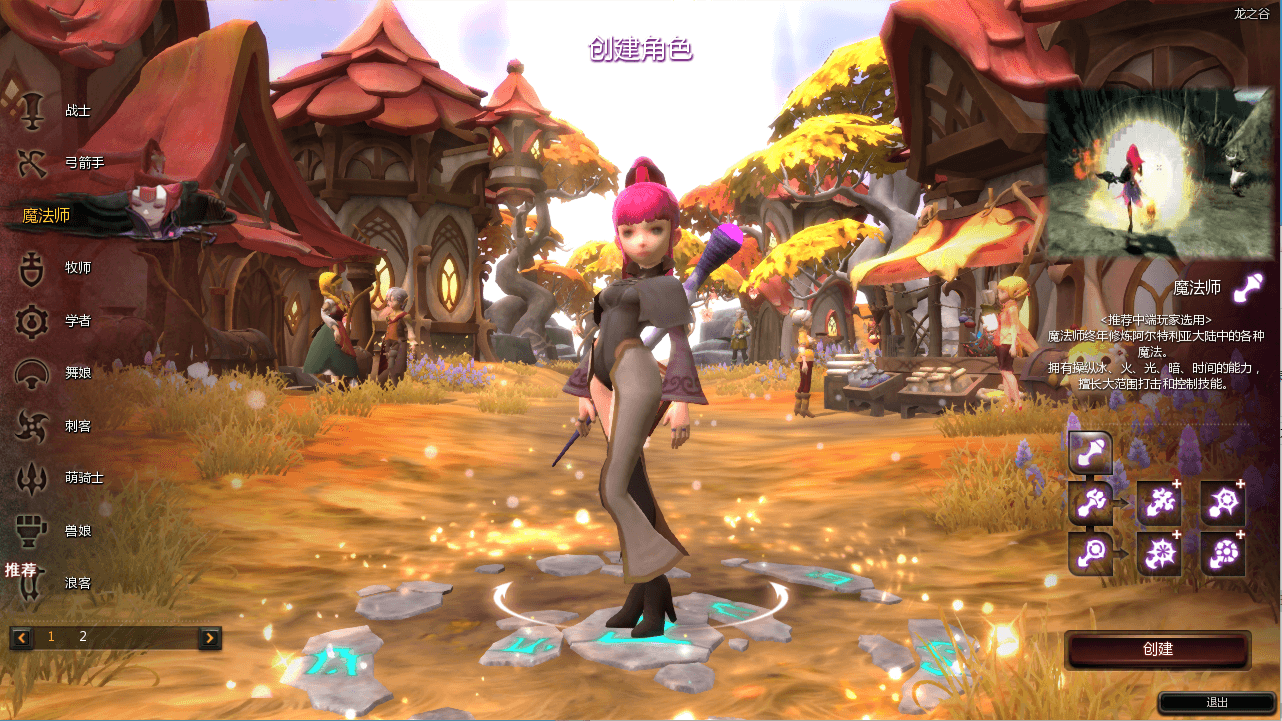Click the 创建 create button
The height and width of the screenshot is (721, 1282).
coord(1157,649)
